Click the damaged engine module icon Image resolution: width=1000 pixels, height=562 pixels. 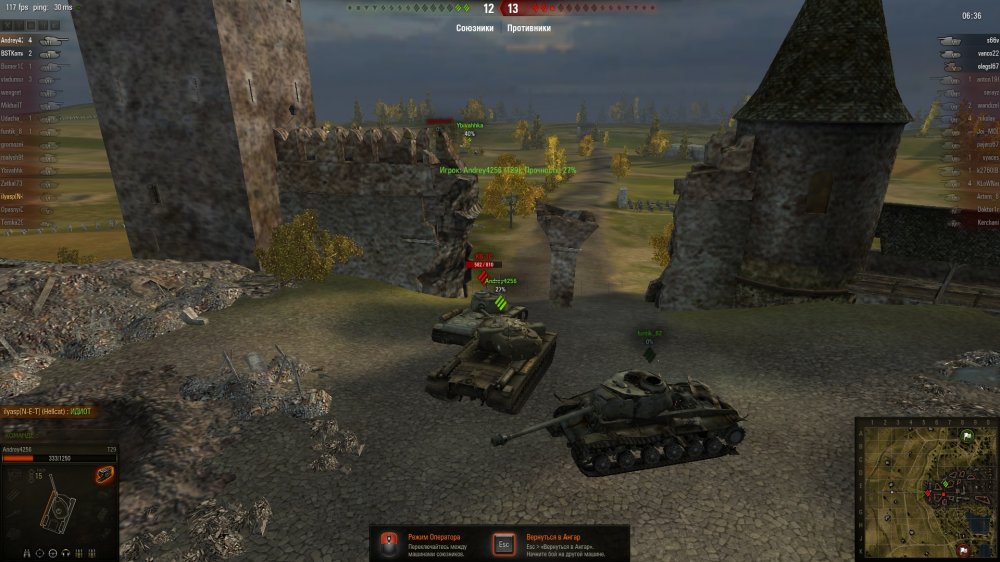[x=104, y=474]
